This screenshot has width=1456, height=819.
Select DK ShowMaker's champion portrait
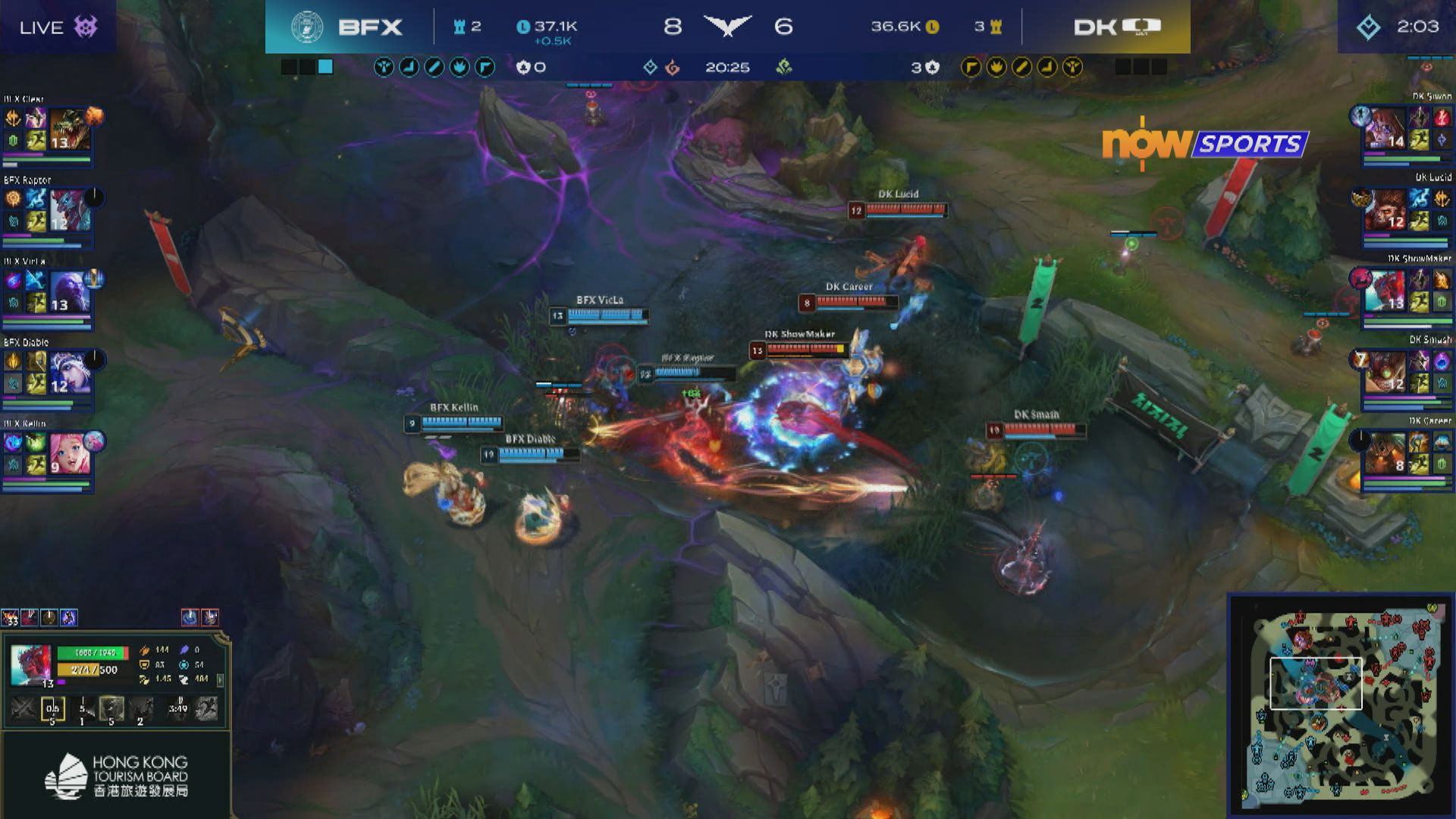coord(1385,290)
